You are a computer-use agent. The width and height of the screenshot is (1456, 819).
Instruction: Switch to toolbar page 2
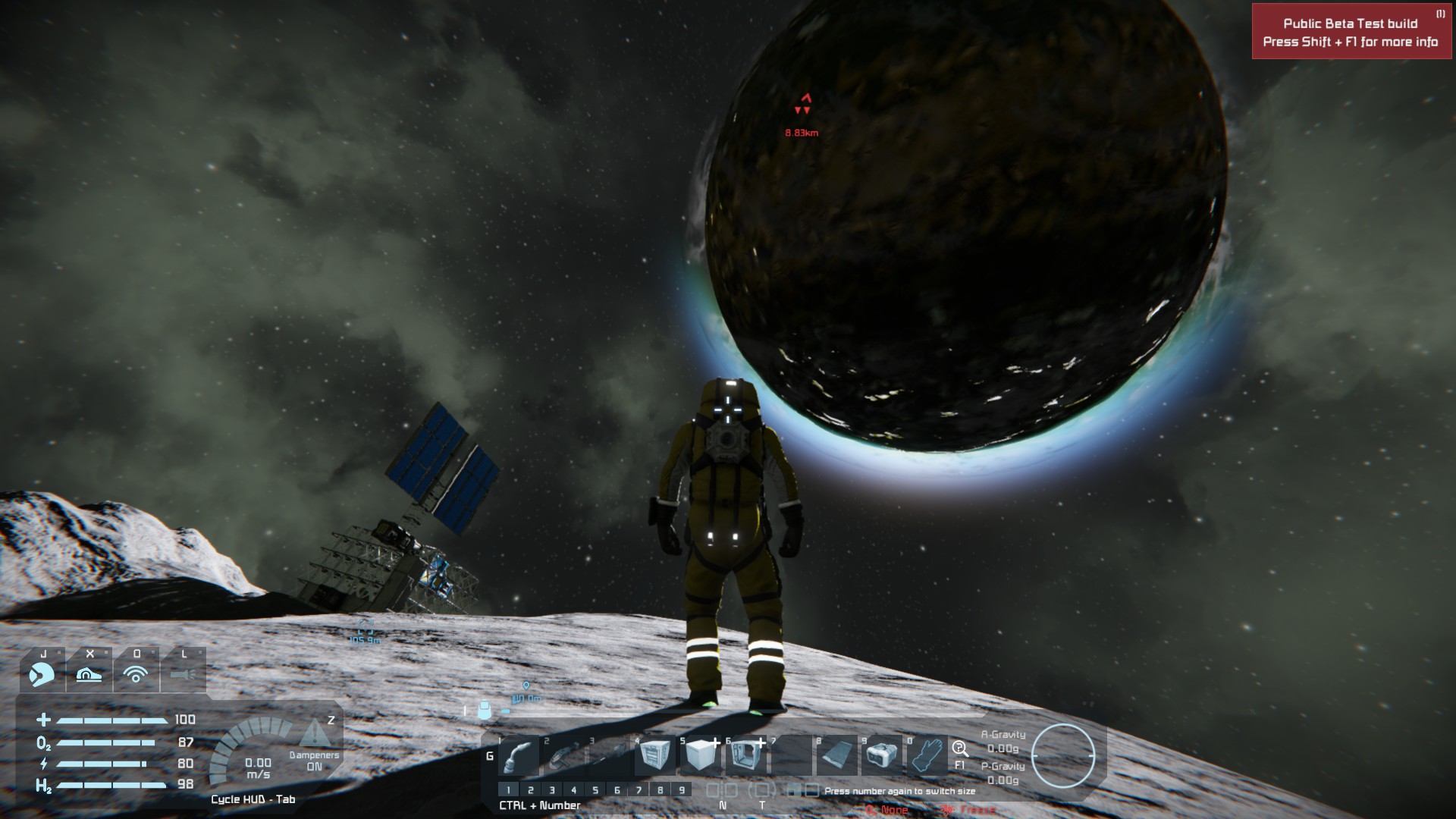click(531, 790)
